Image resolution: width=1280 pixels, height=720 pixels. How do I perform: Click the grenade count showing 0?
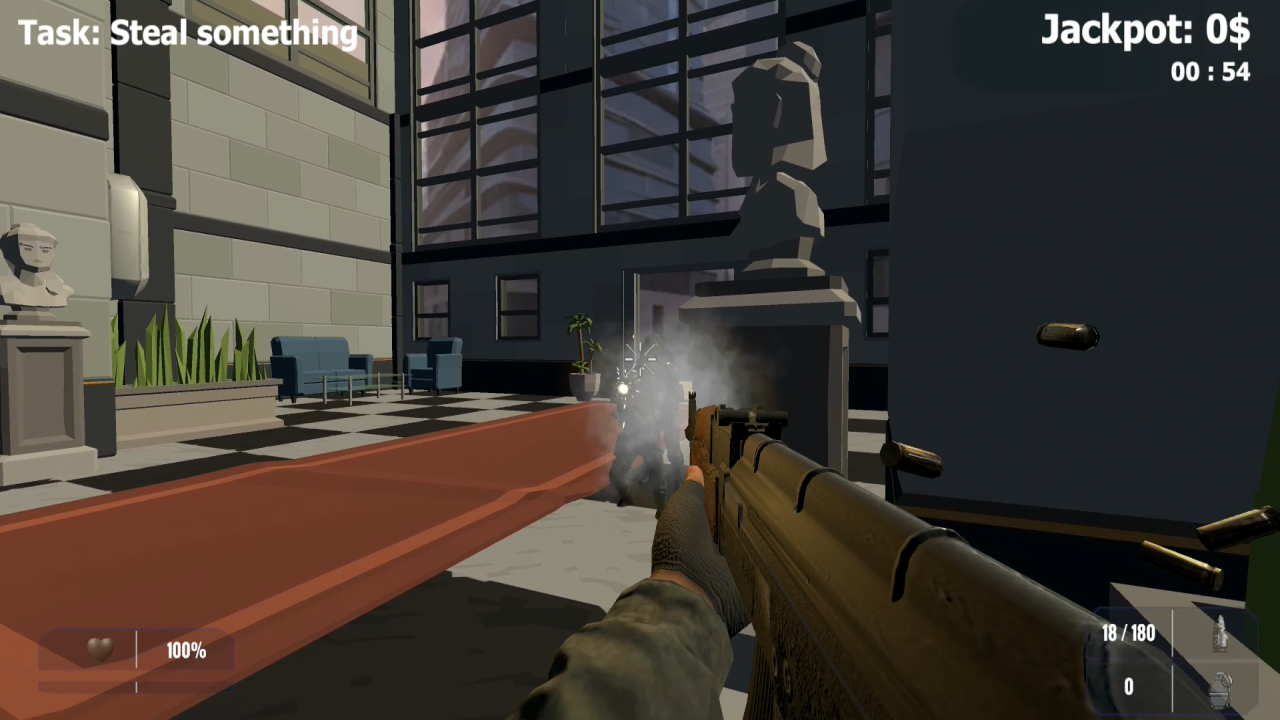point(1128,687)
